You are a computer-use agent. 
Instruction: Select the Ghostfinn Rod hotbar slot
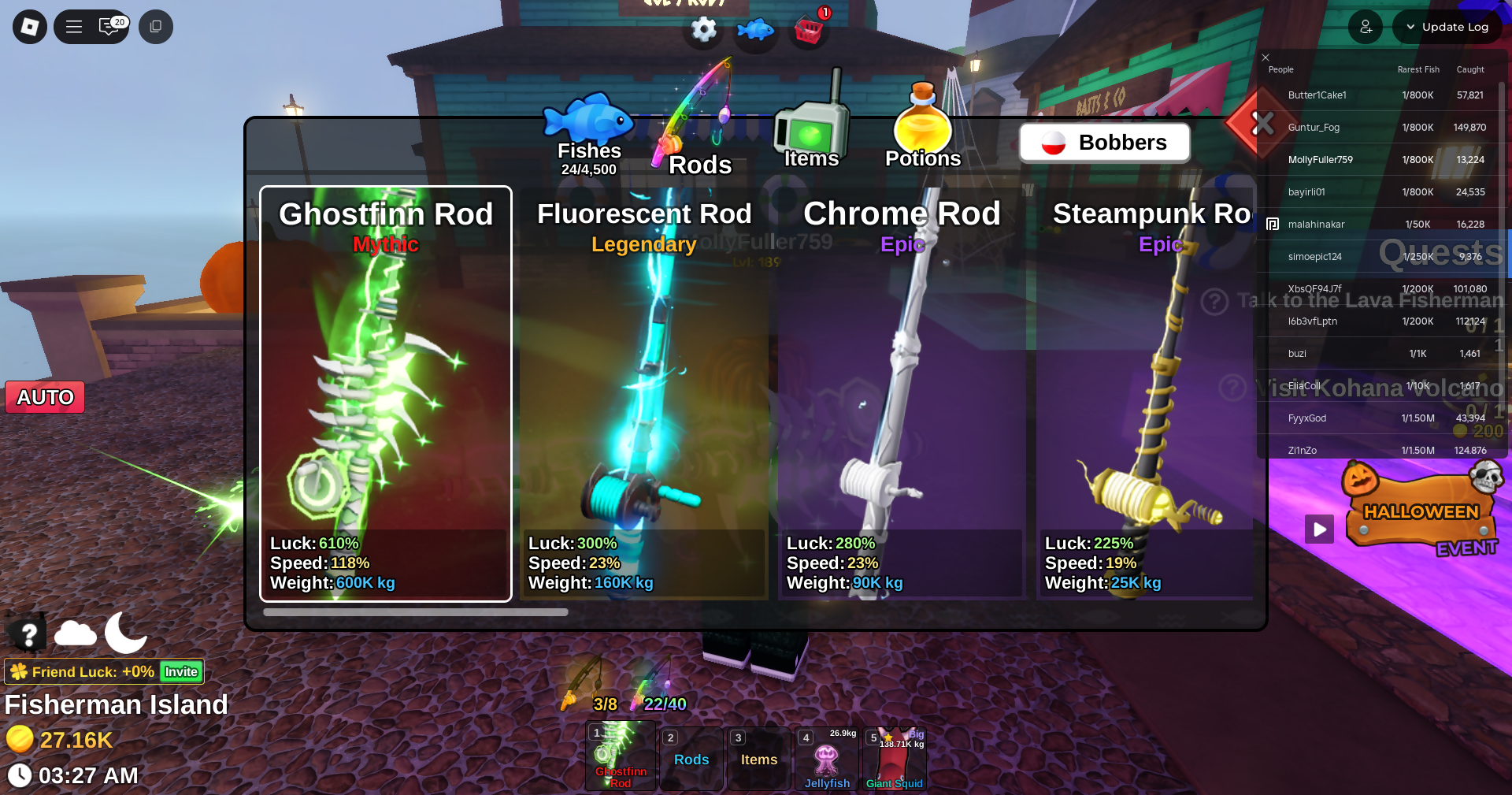coord(621,756)
